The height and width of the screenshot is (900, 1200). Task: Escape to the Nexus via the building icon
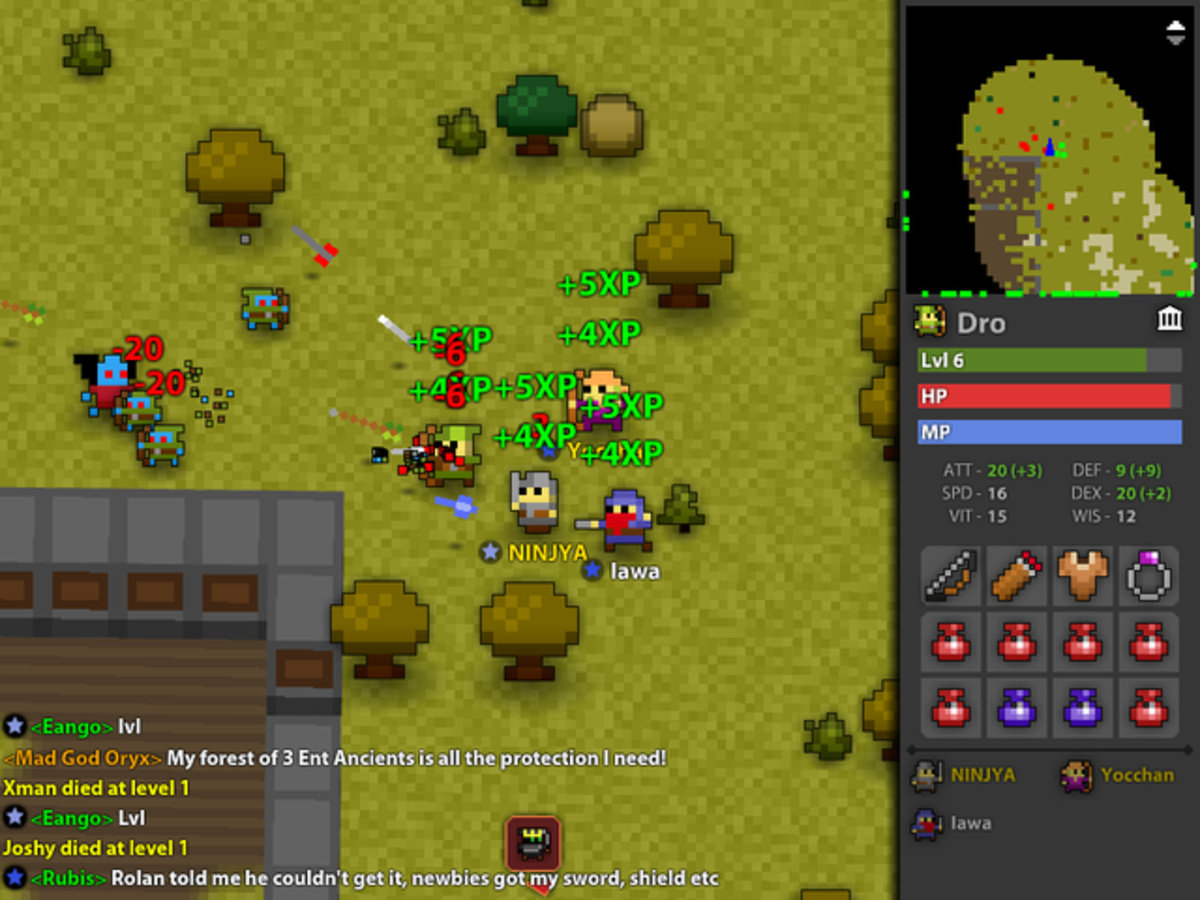tap(1169, 319)
